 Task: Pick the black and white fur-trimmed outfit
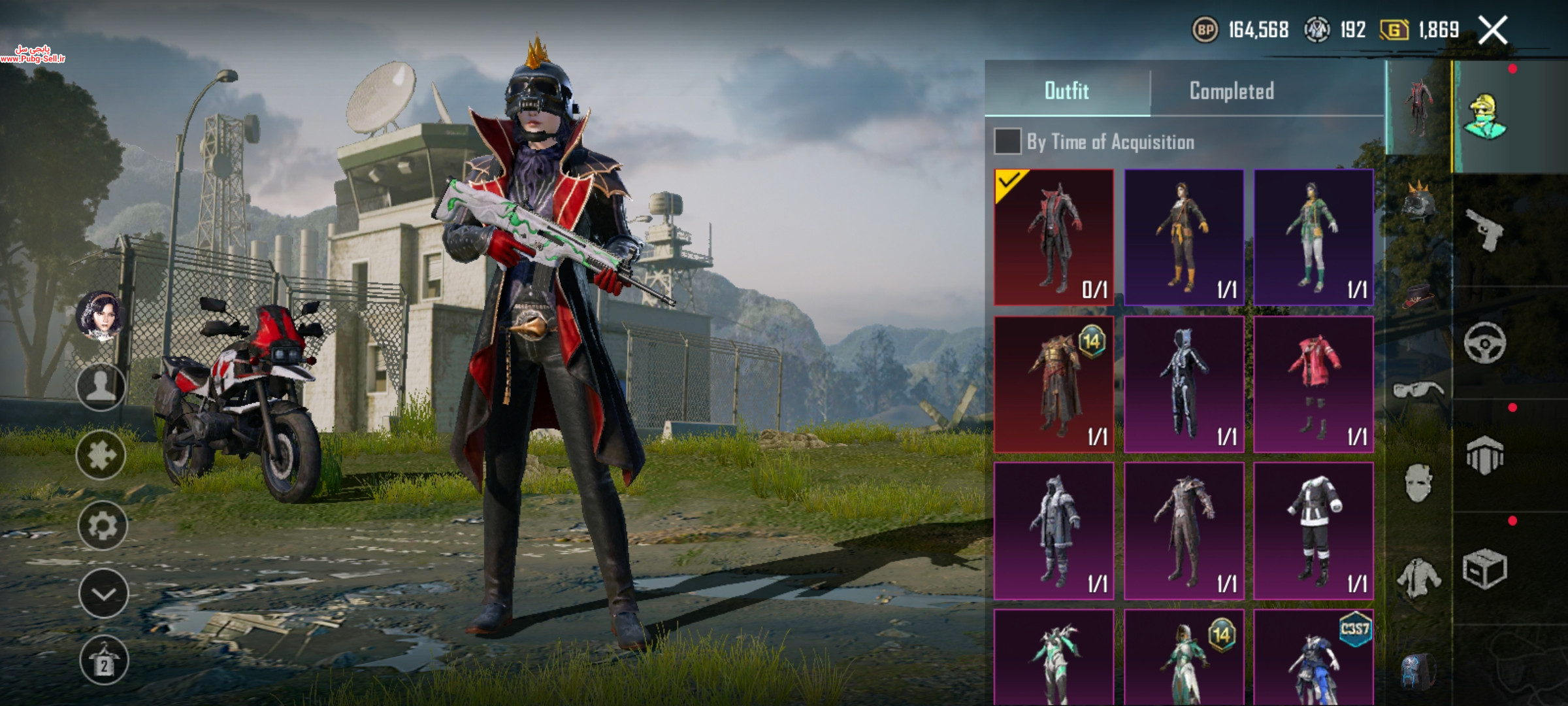click(x=1313, y=531)
